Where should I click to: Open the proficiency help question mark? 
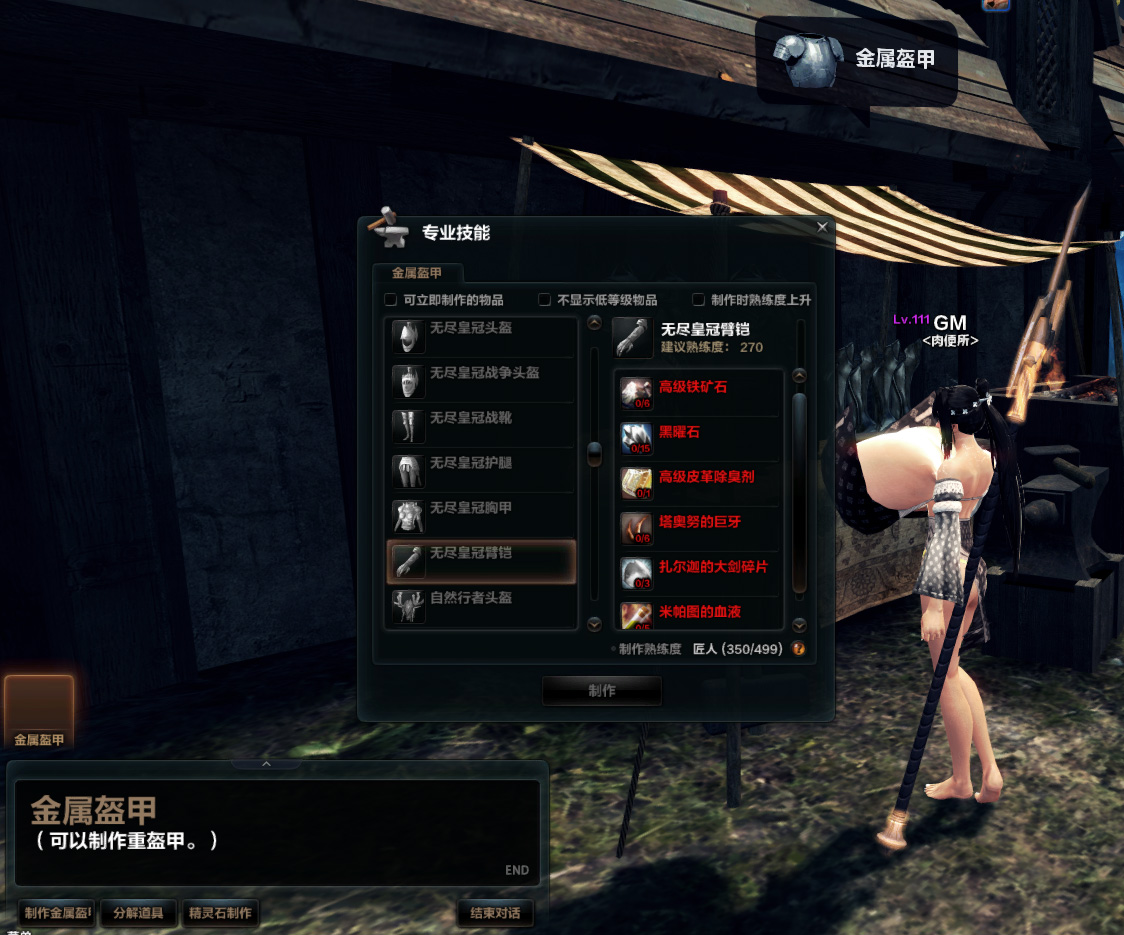799,649
